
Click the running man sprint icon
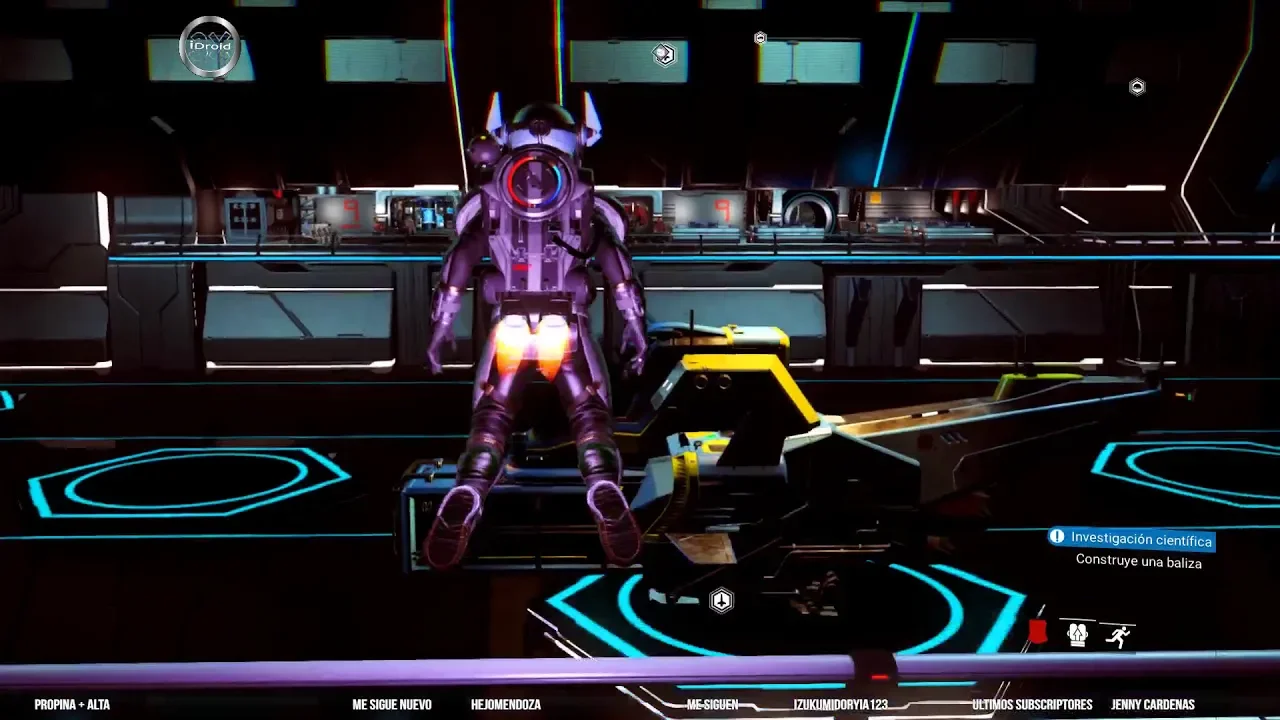click(1118, 636)
